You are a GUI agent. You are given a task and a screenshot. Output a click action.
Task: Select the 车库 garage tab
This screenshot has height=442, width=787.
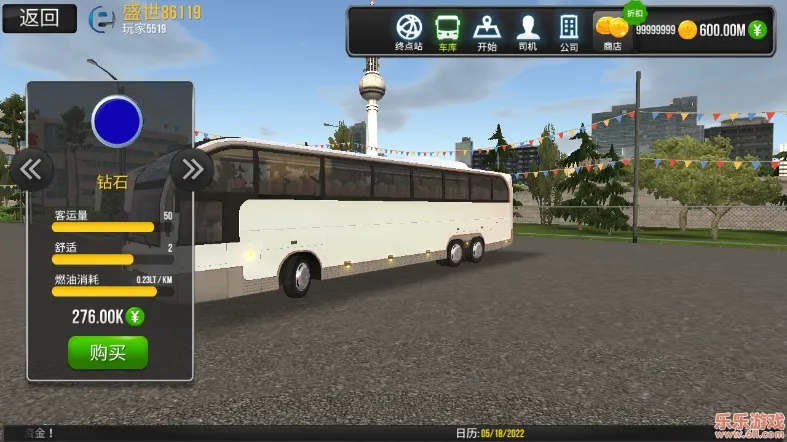pyautogui.click(x=447, y=30)
